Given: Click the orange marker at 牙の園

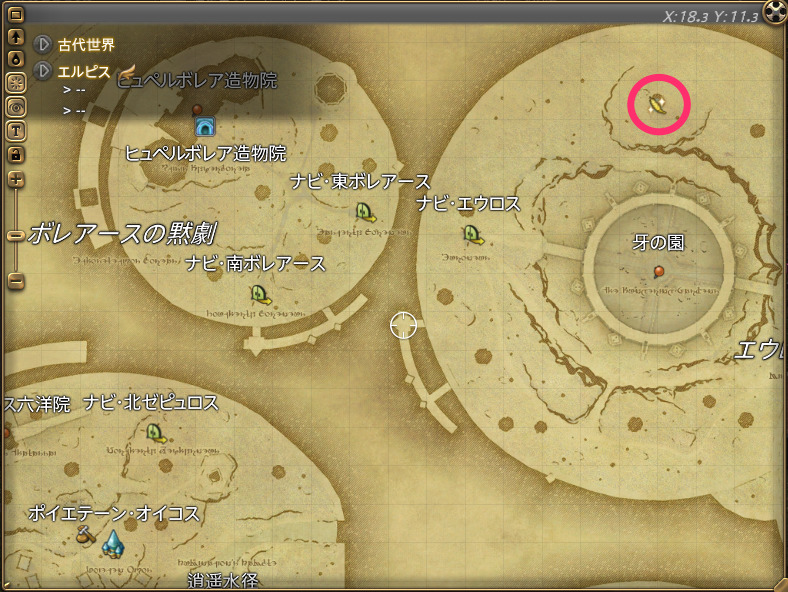Looking at the screenshot, I should coord(659,272).
